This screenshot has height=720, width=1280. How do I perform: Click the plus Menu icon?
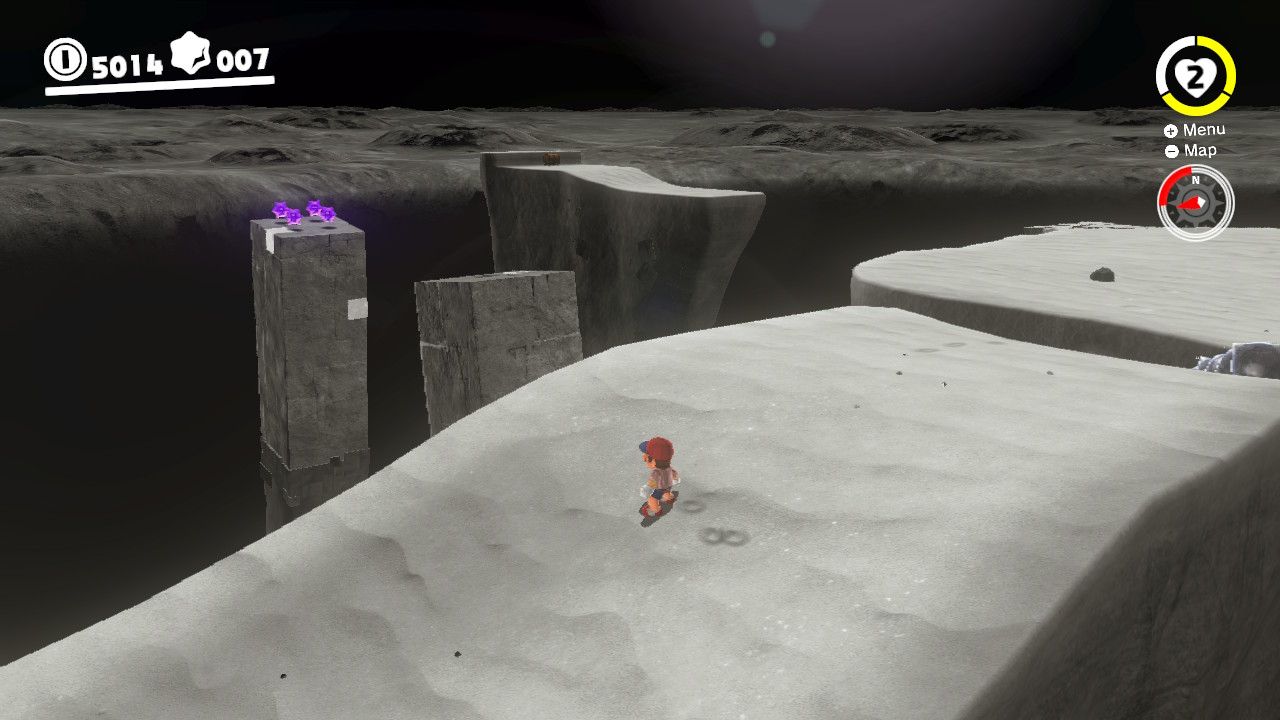pyautogui.click(x=1170, y=129)
